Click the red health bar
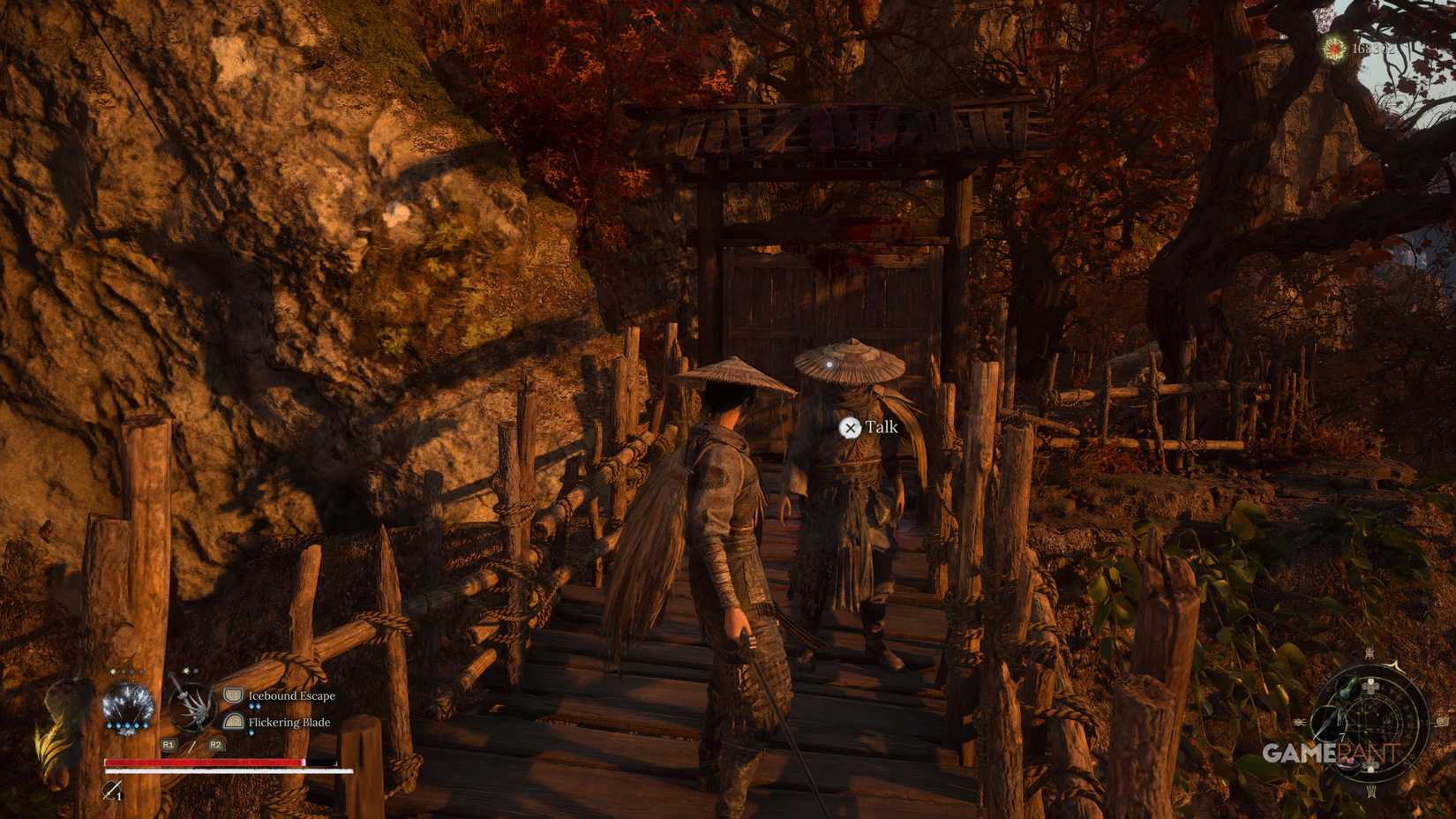The width and height of the screenshot is (1456, 819). (x=203, y=761)
